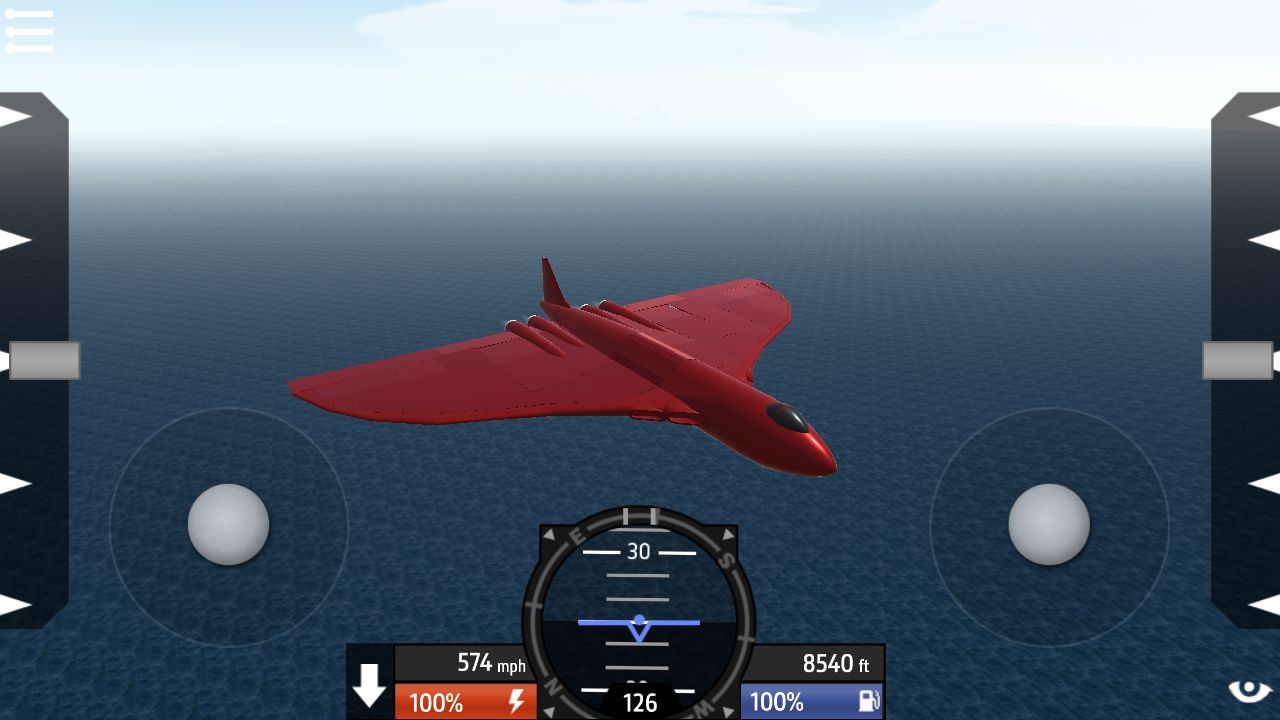Click the lightning bolt on the battery gauge
This screenshot has width=1280, height=720.
click(x=516, y=703)
